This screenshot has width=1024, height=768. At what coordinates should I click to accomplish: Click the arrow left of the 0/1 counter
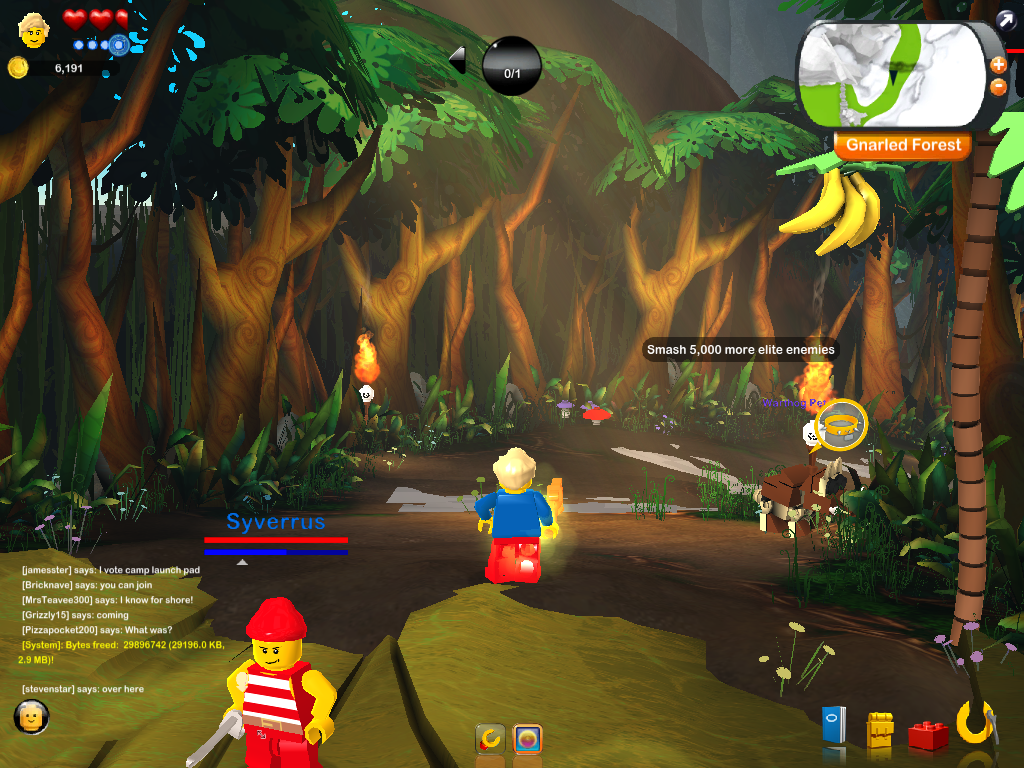coord(457,60)
